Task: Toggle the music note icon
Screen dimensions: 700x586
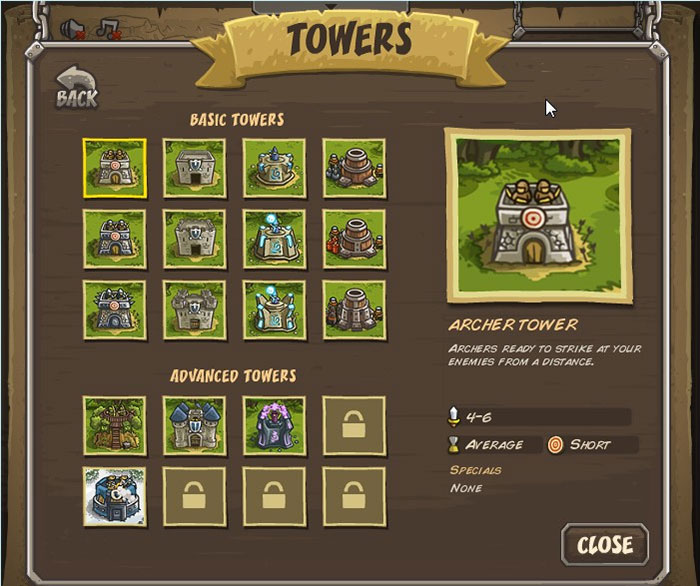Action: tap(108, 29)
